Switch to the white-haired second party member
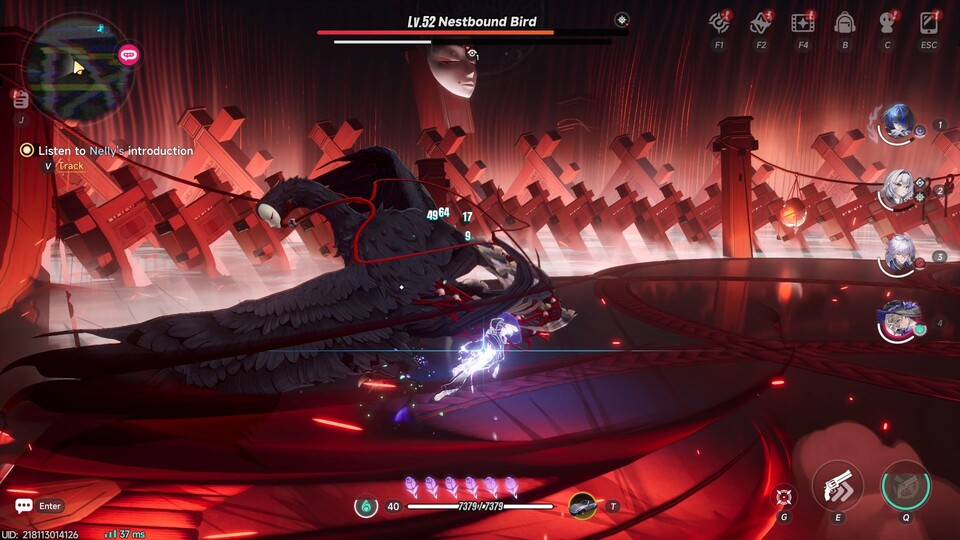 click(896, 189)
